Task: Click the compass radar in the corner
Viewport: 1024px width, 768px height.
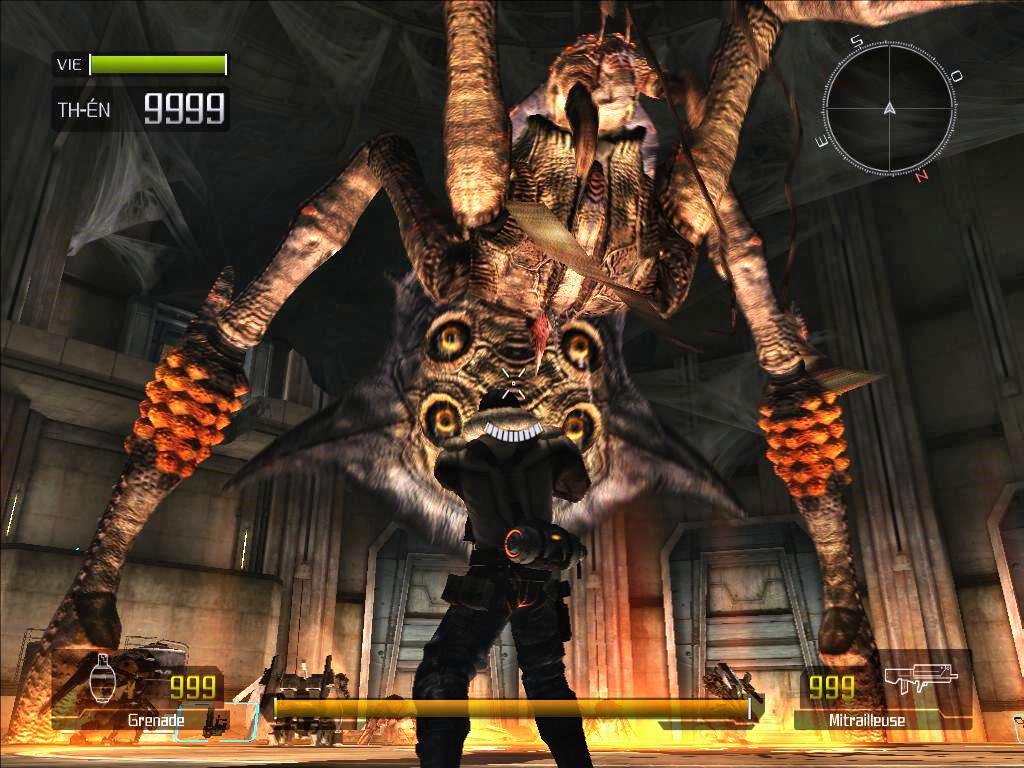Action: (x=888, y=108)
